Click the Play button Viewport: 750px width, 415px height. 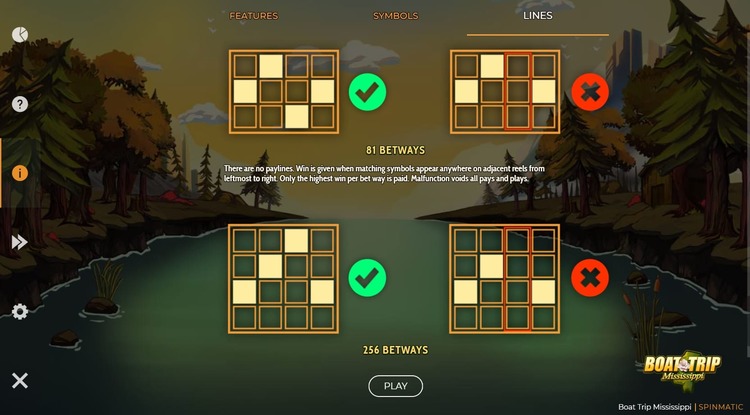click(x=396, y=386)
